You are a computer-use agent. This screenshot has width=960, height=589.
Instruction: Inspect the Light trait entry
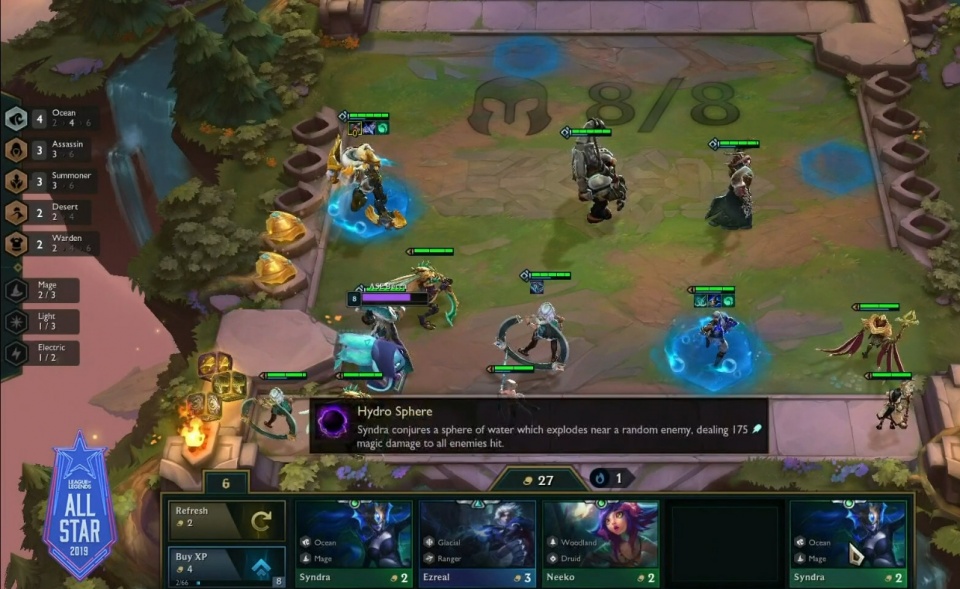(45, 321)
